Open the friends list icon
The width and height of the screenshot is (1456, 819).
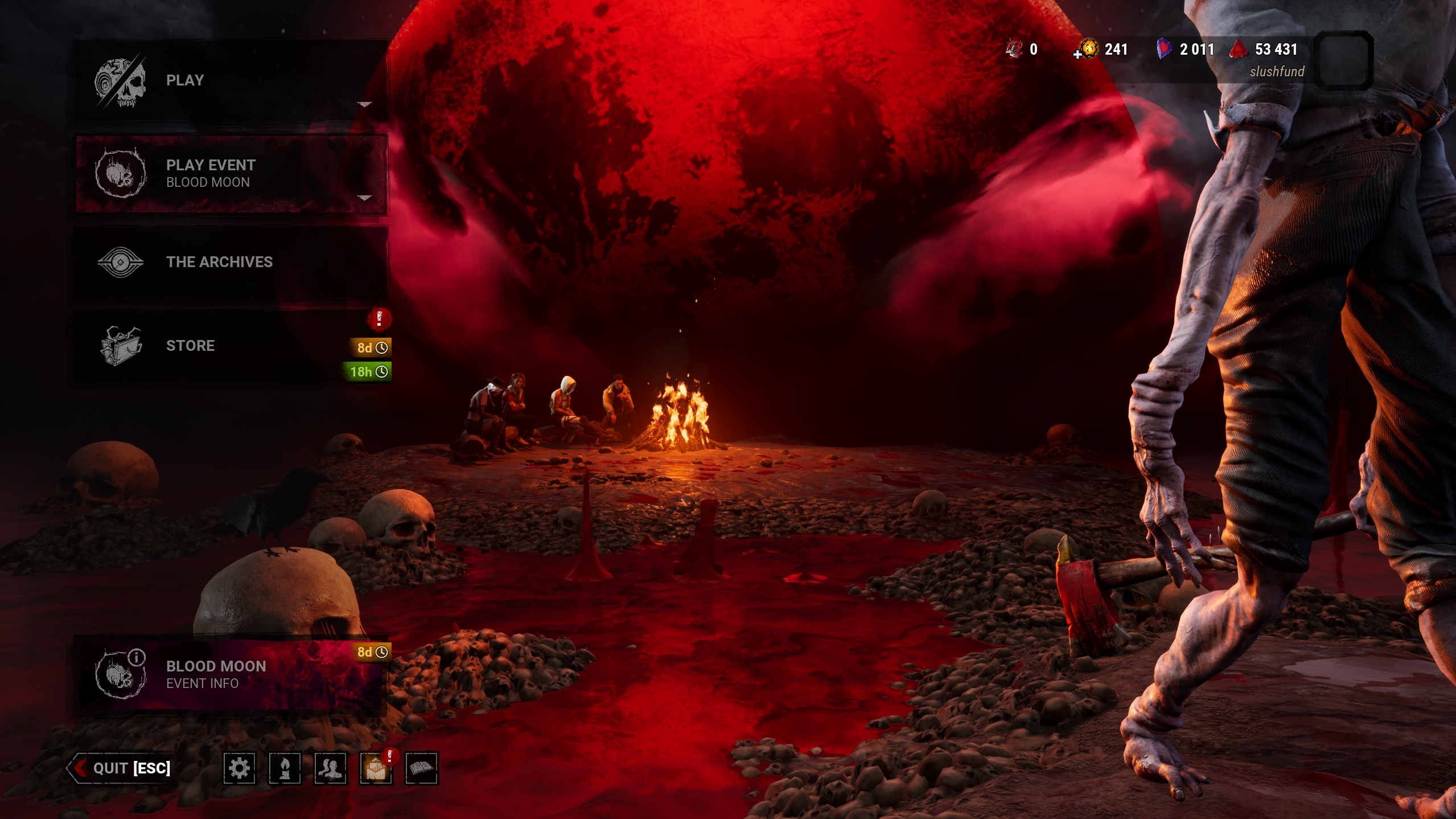[330, 768]
